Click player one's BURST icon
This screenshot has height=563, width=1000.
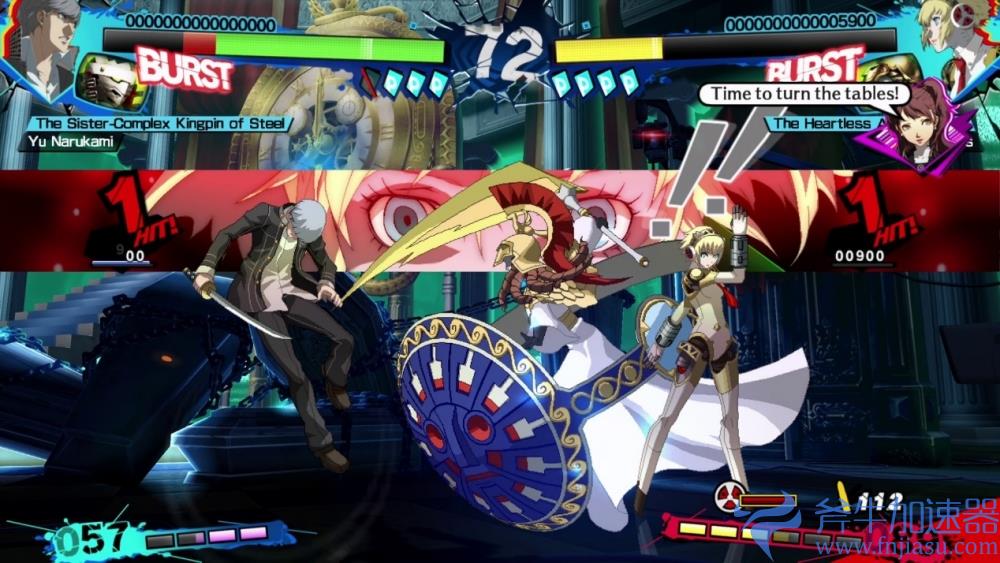[x=185, y=70]
